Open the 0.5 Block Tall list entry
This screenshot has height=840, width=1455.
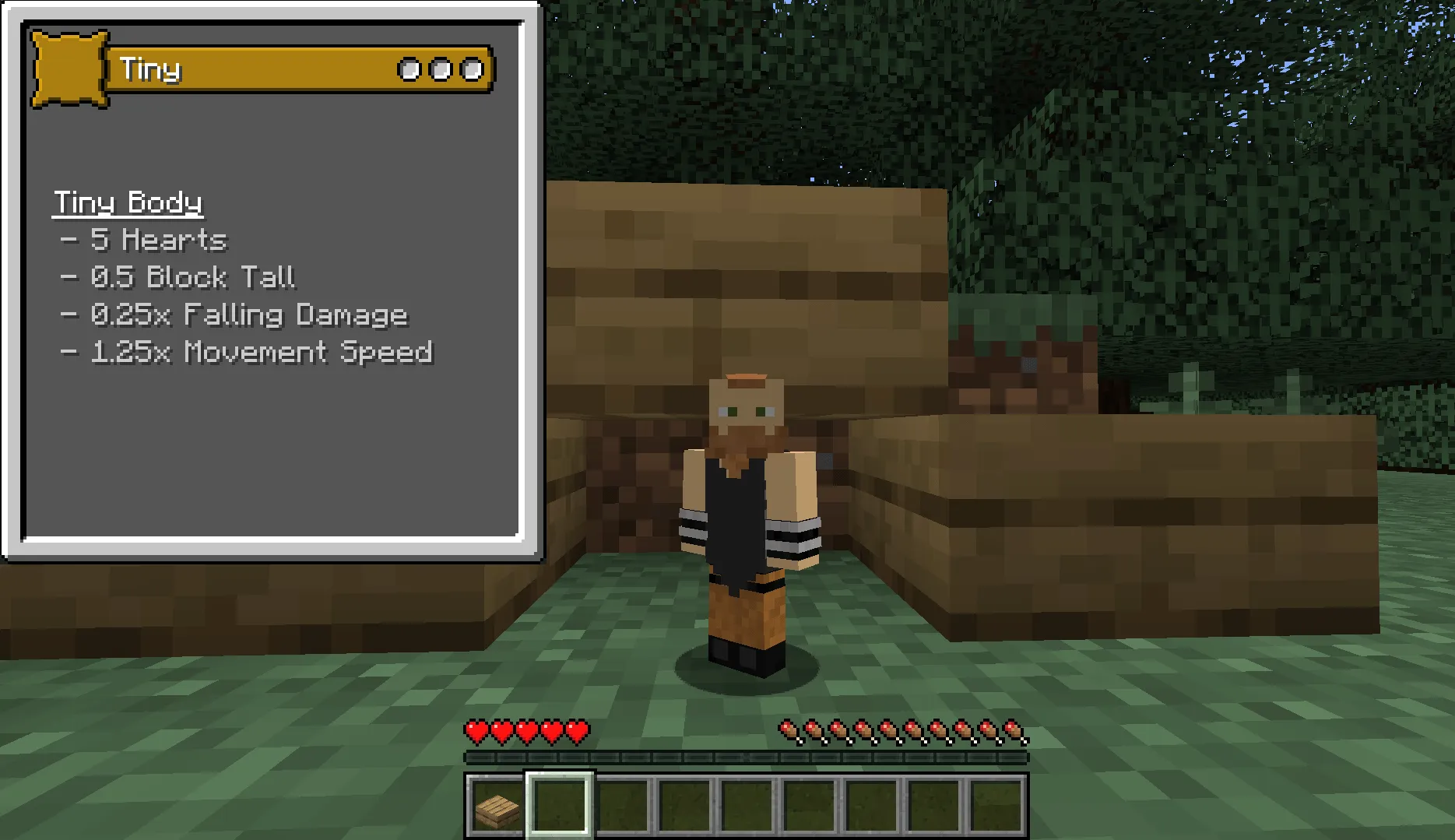[x=179, y=277]
